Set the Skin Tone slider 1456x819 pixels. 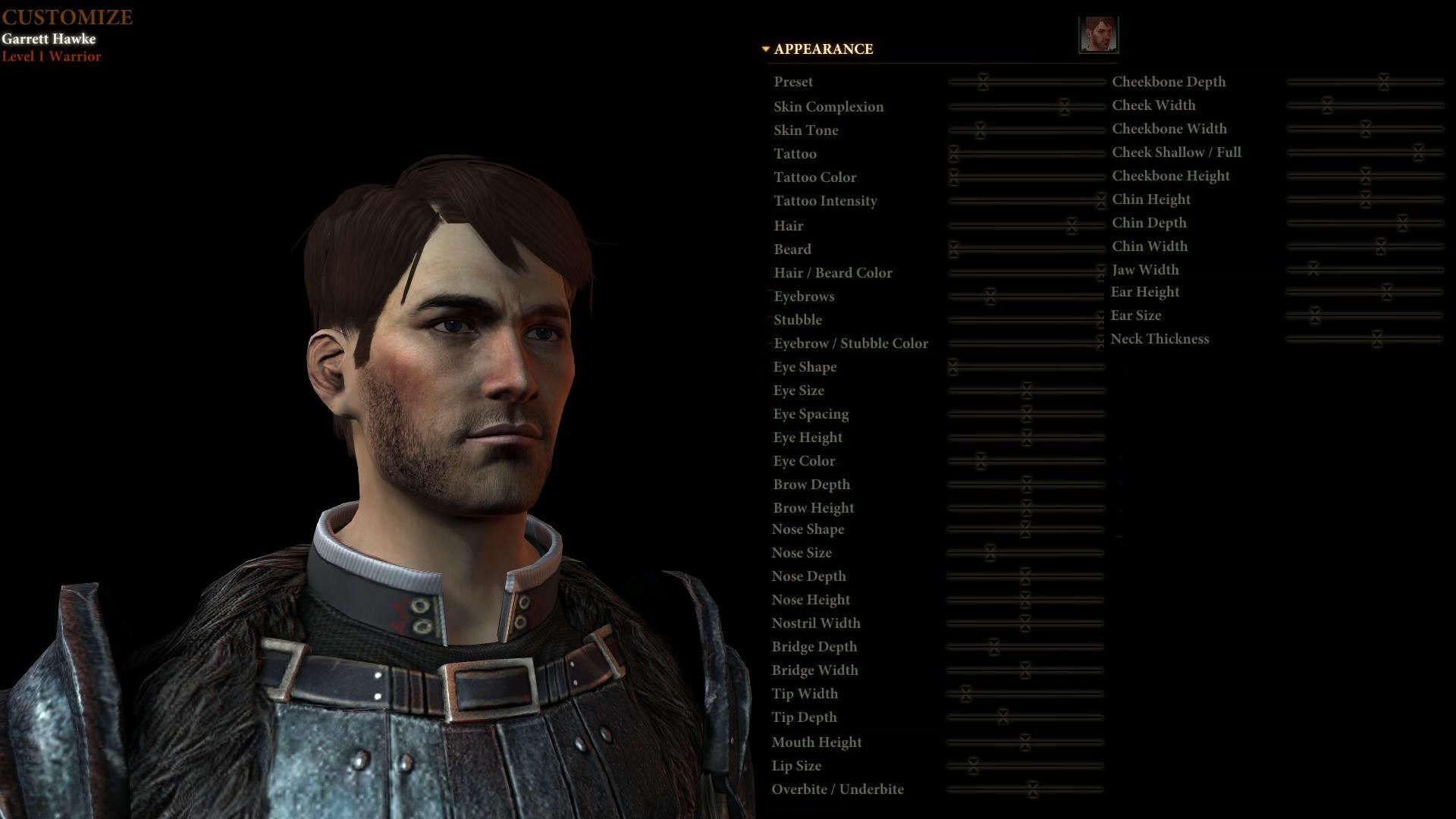click(980, 130)
